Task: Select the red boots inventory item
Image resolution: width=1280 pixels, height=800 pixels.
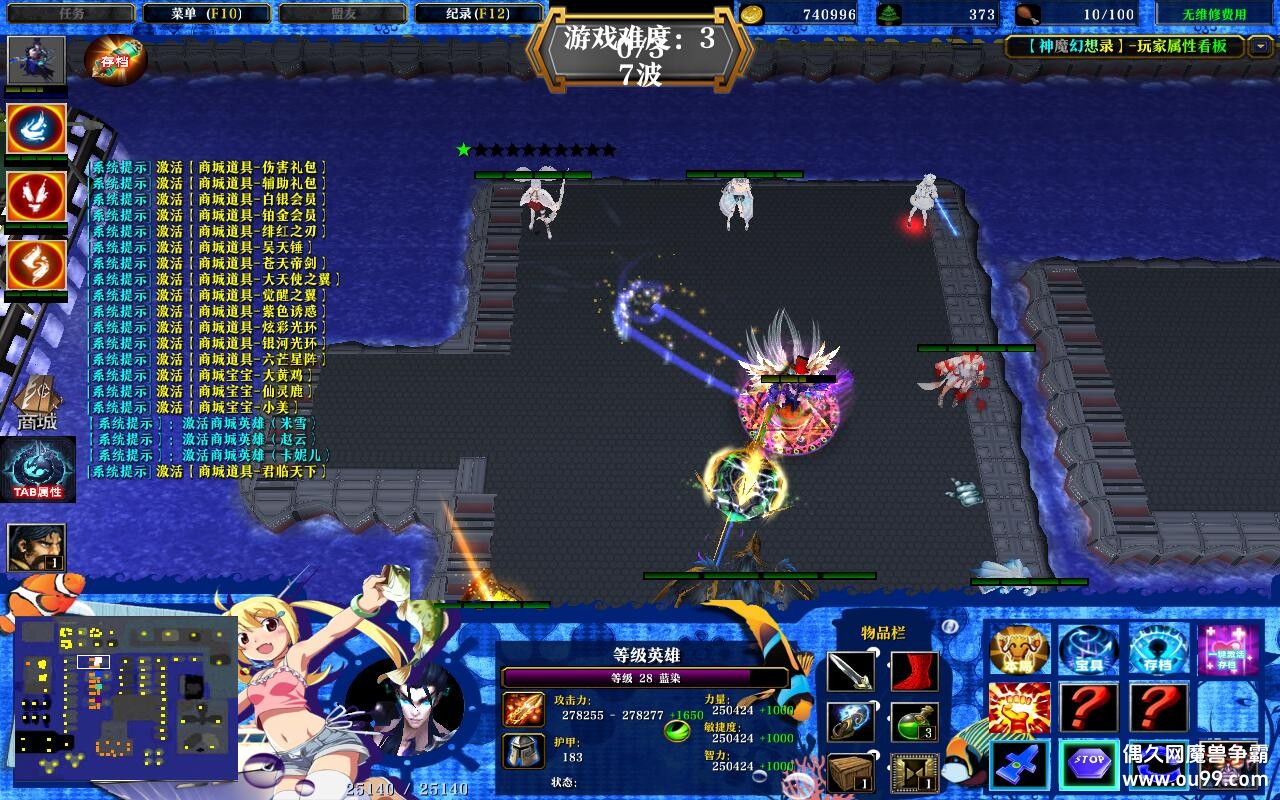Action: point(913,672)
